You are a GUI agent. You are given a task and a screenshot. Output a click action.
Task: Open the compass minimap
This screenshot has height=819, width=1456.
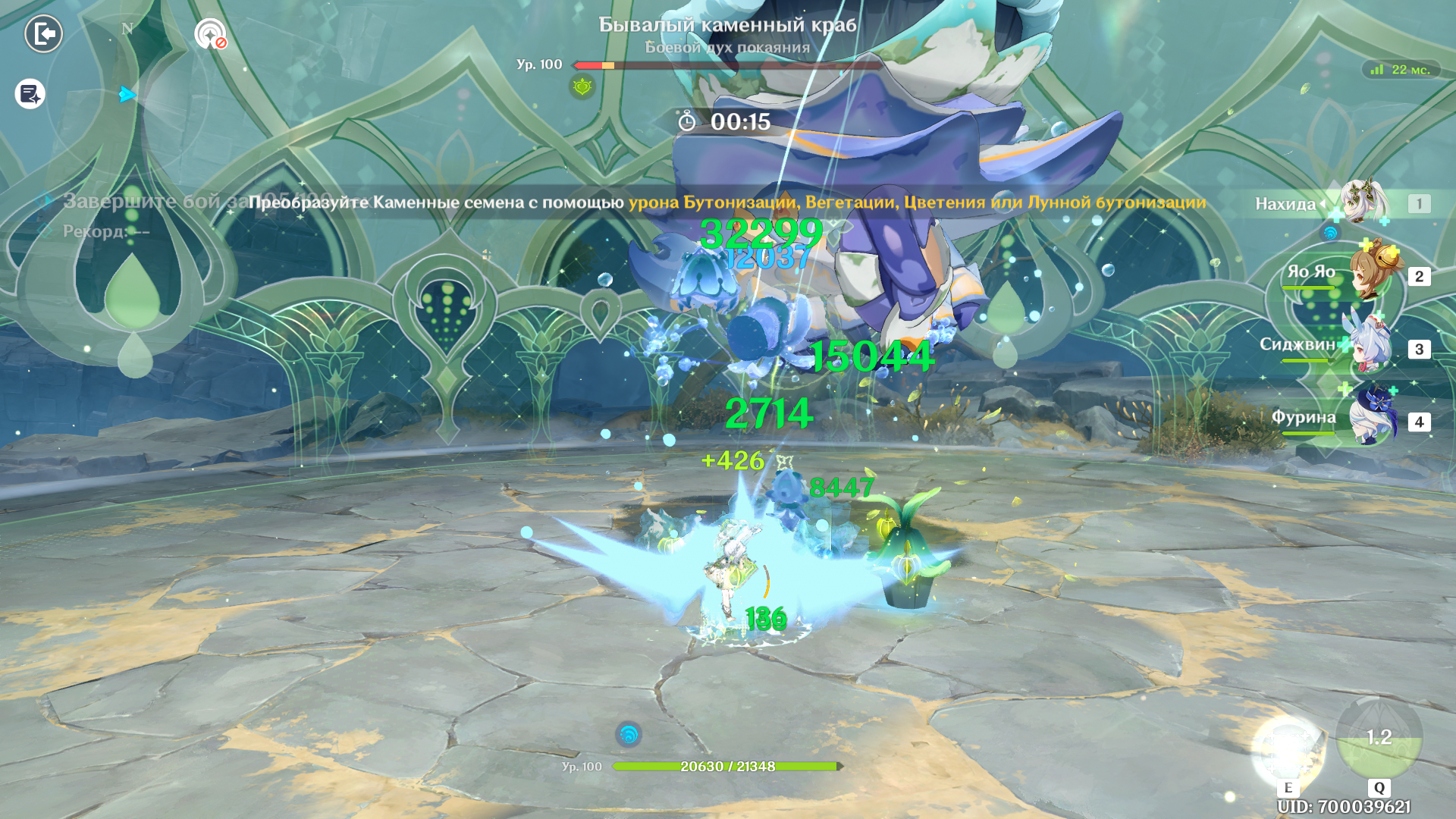tap(127, 95)
